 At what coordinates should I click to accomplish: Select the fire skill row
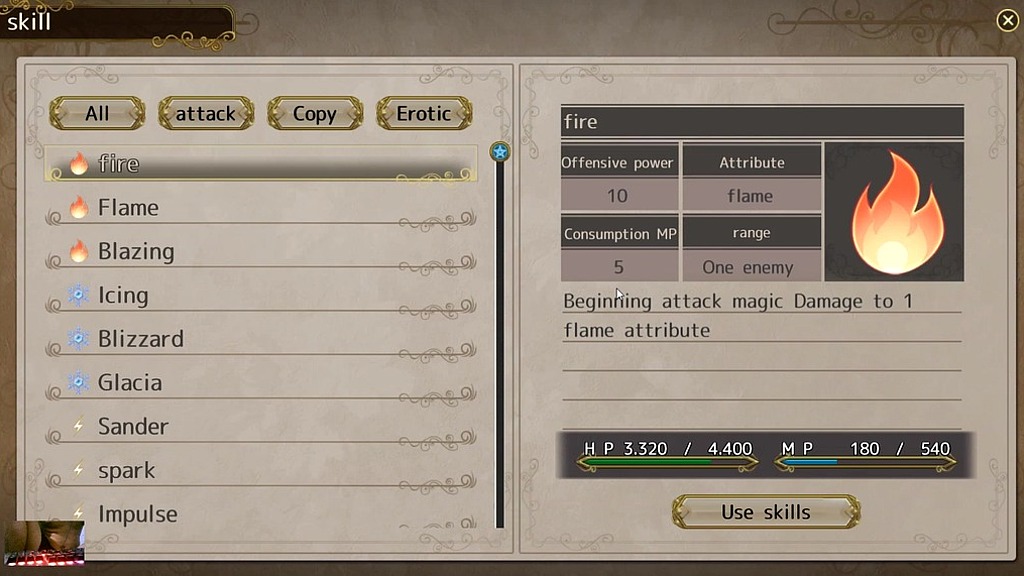(x=260, y=164)
